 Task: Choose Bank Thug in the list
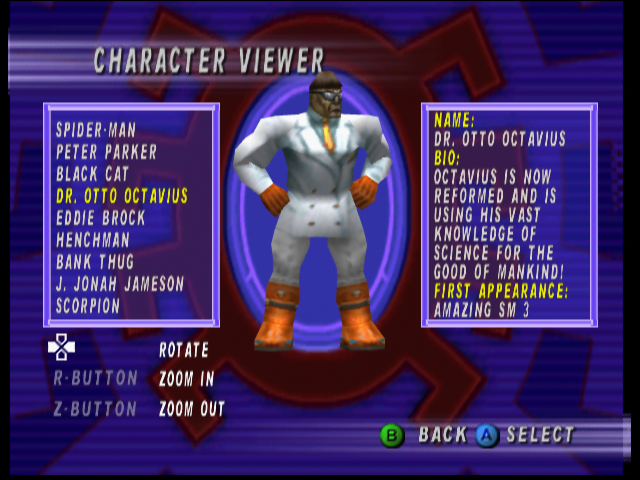98,262
